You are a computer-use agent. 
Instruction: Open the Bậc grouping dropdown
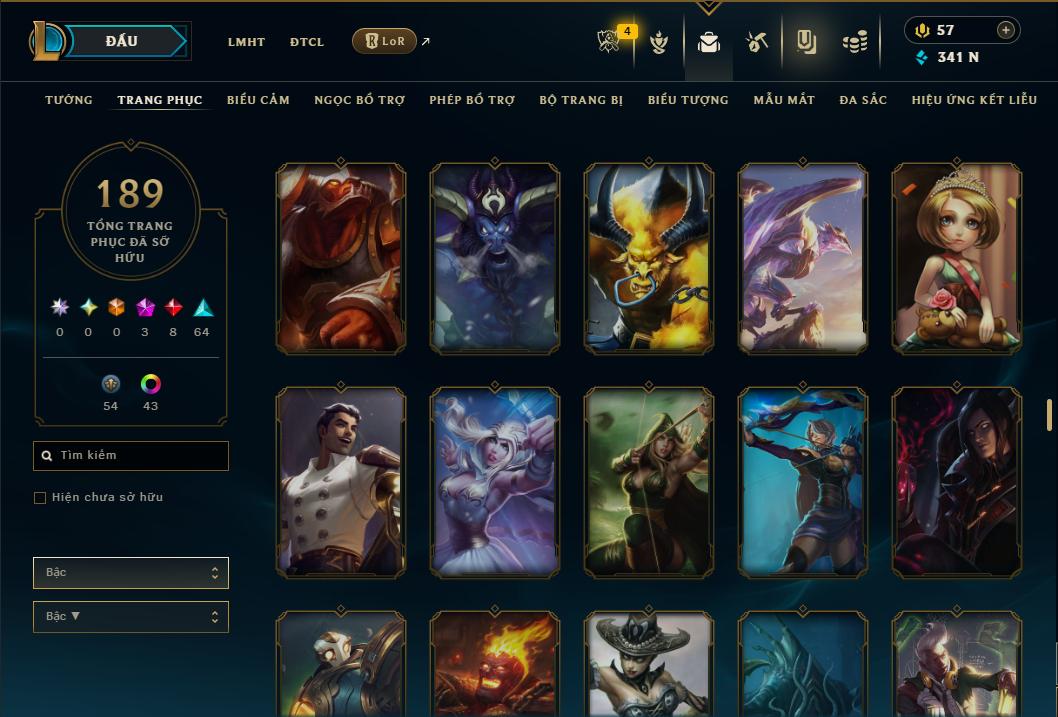[x=131, y=573]
